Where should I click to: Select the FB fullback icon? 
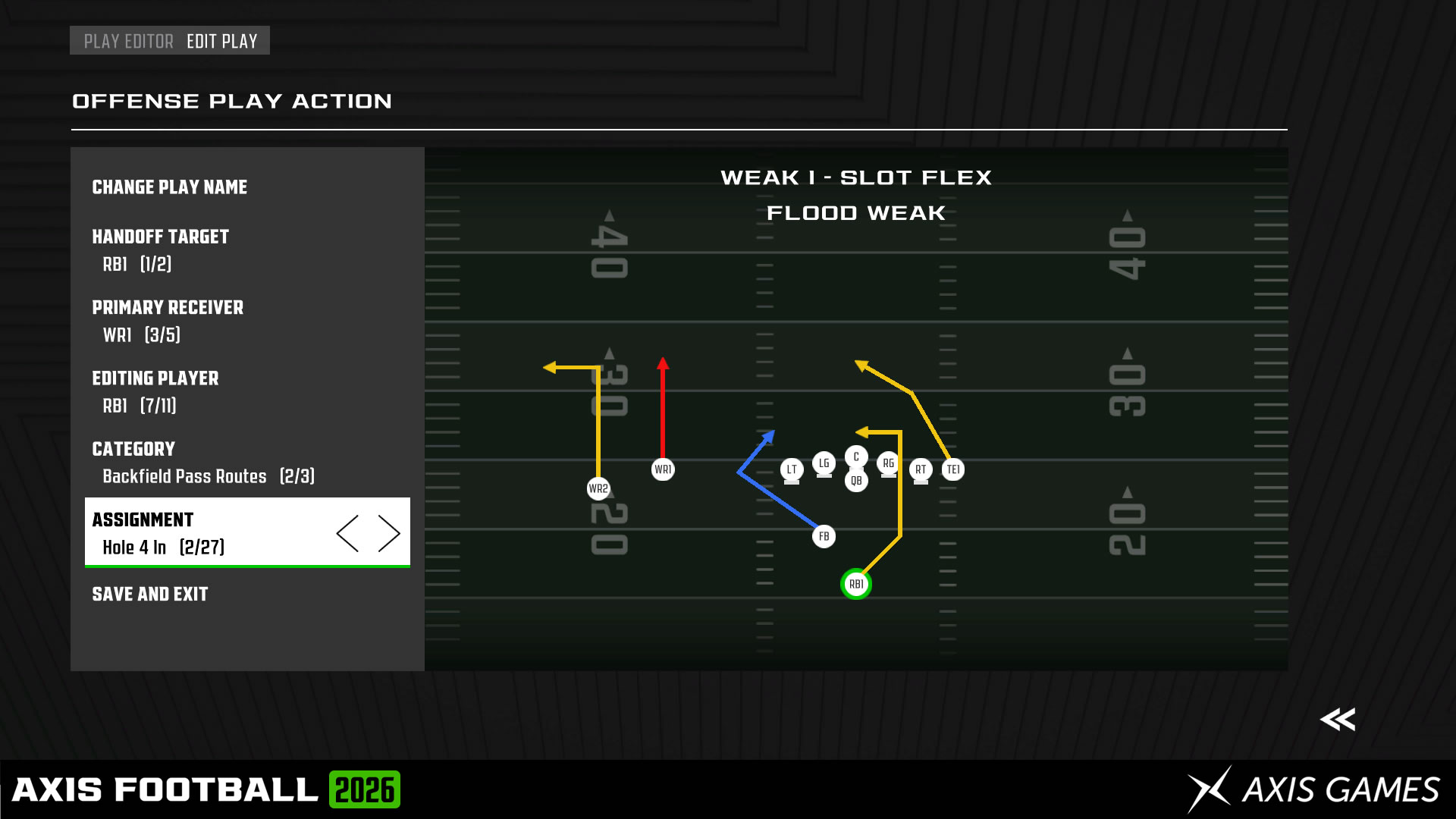point(824,535)
